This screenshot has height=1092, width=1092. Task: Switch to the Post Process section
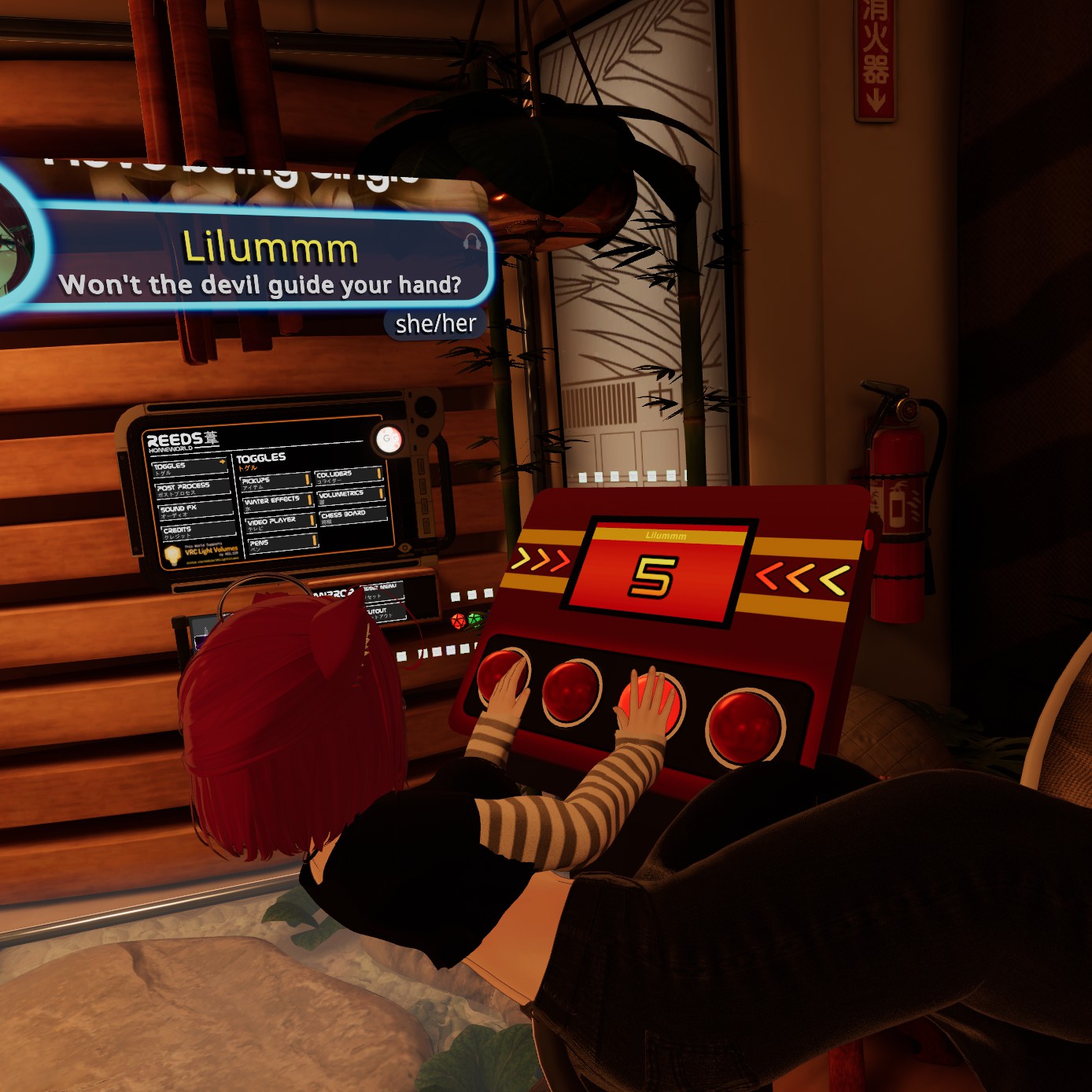tap(192, 489)
